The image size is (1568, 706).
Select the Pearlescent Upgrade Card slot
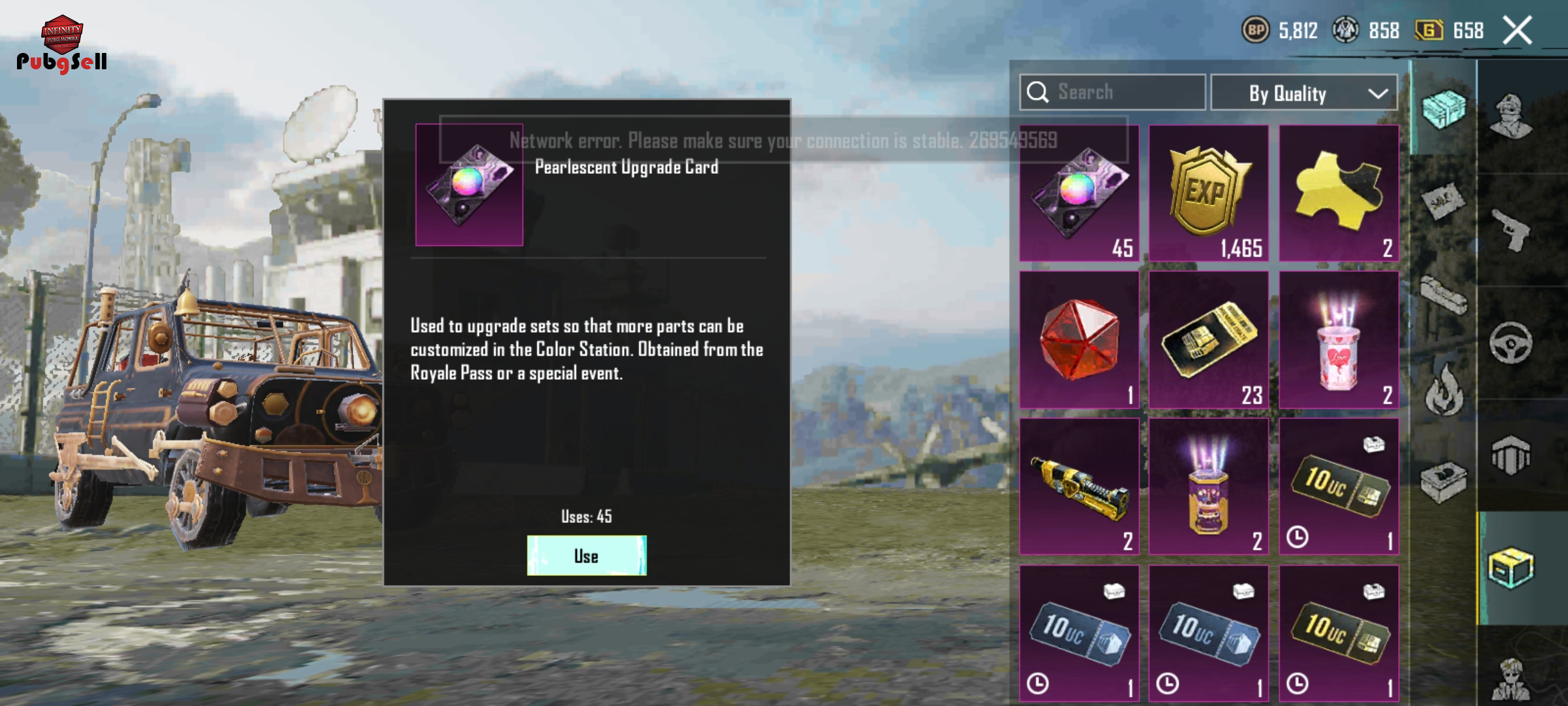[x=1079, y=193]
